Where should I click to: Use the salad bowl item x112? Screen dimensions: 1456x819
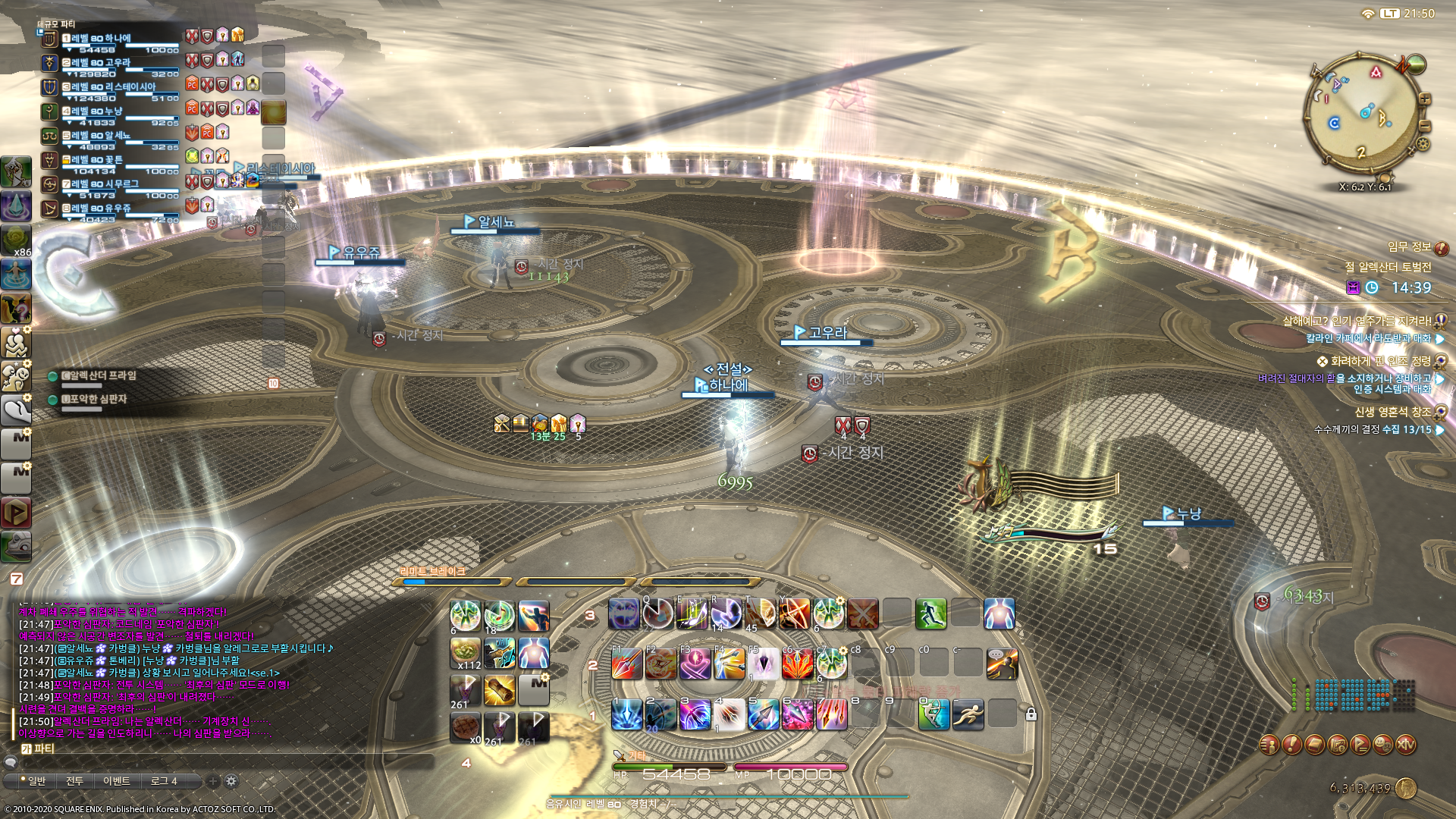click(465, 652)
